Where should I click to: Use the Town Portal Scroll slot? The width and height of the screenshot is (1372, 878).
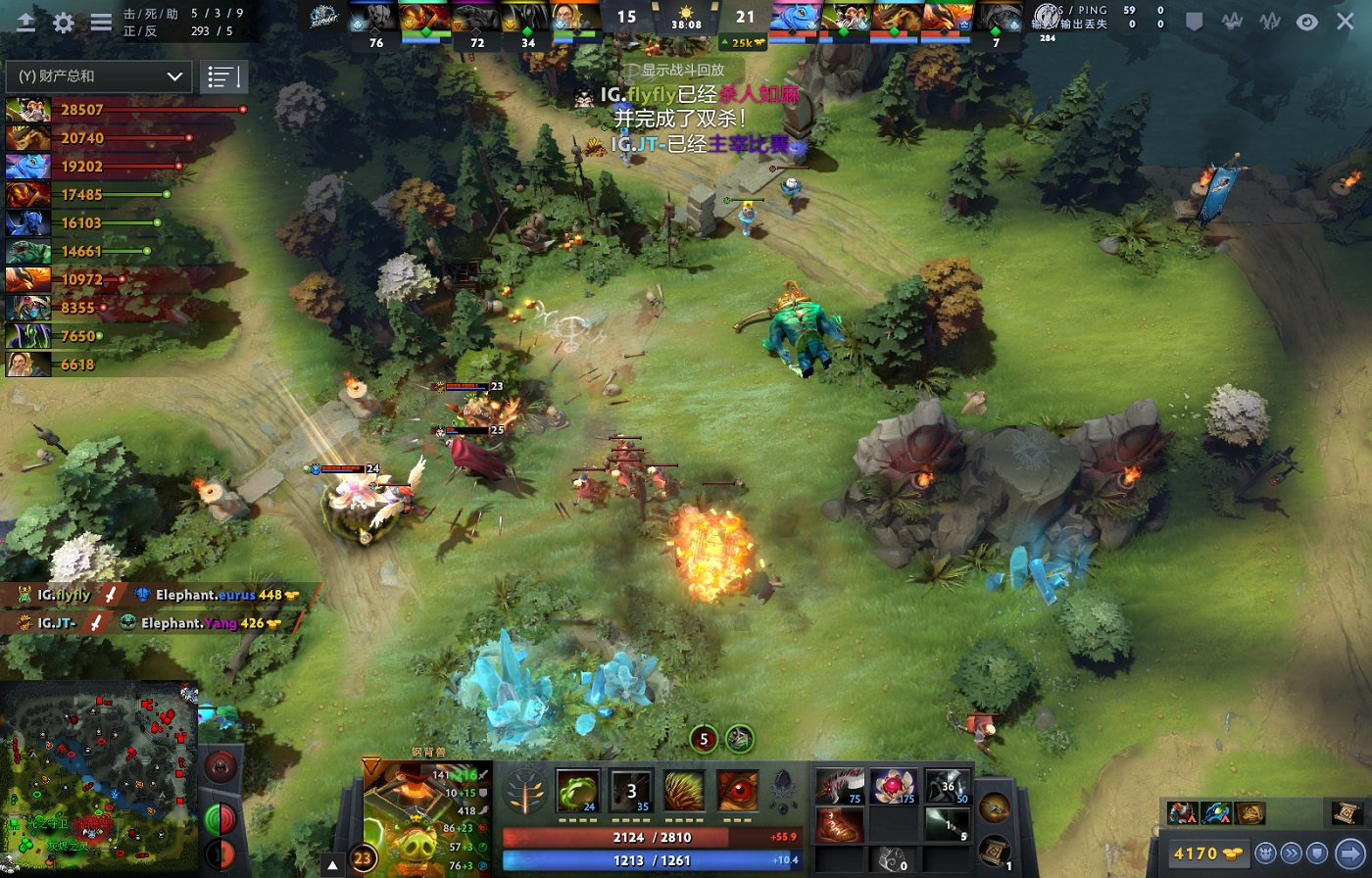[x=994, y=849]
